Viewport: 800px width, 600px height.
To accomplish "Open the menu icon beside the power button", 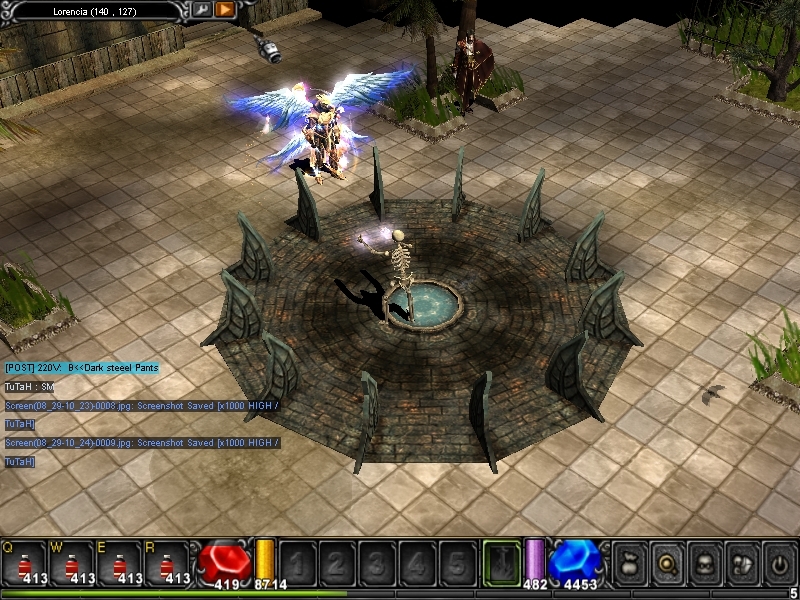I will [x=741, y=563].
